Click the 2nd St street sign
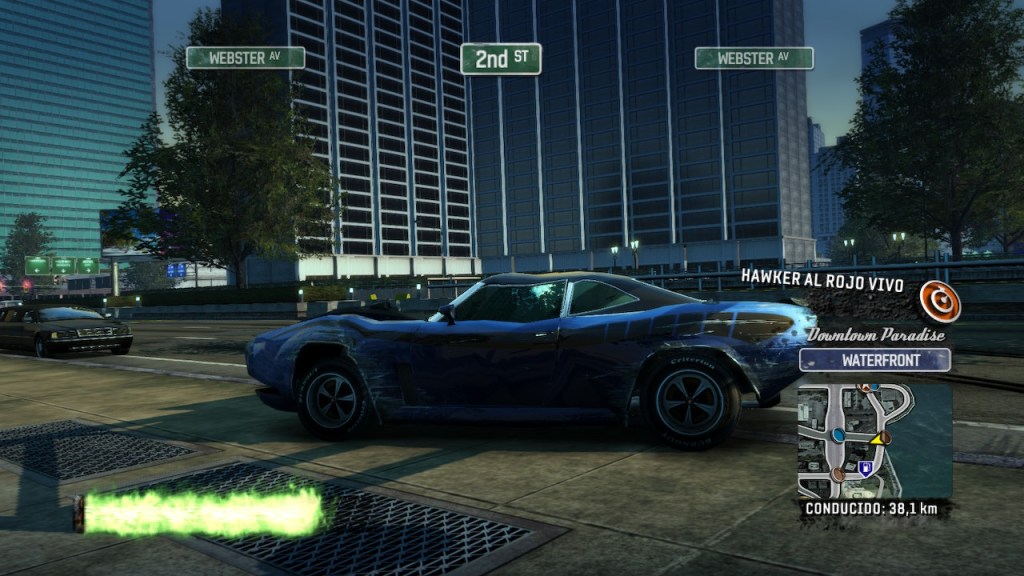The image size is (1024, 576). click(x=500, y=58)
